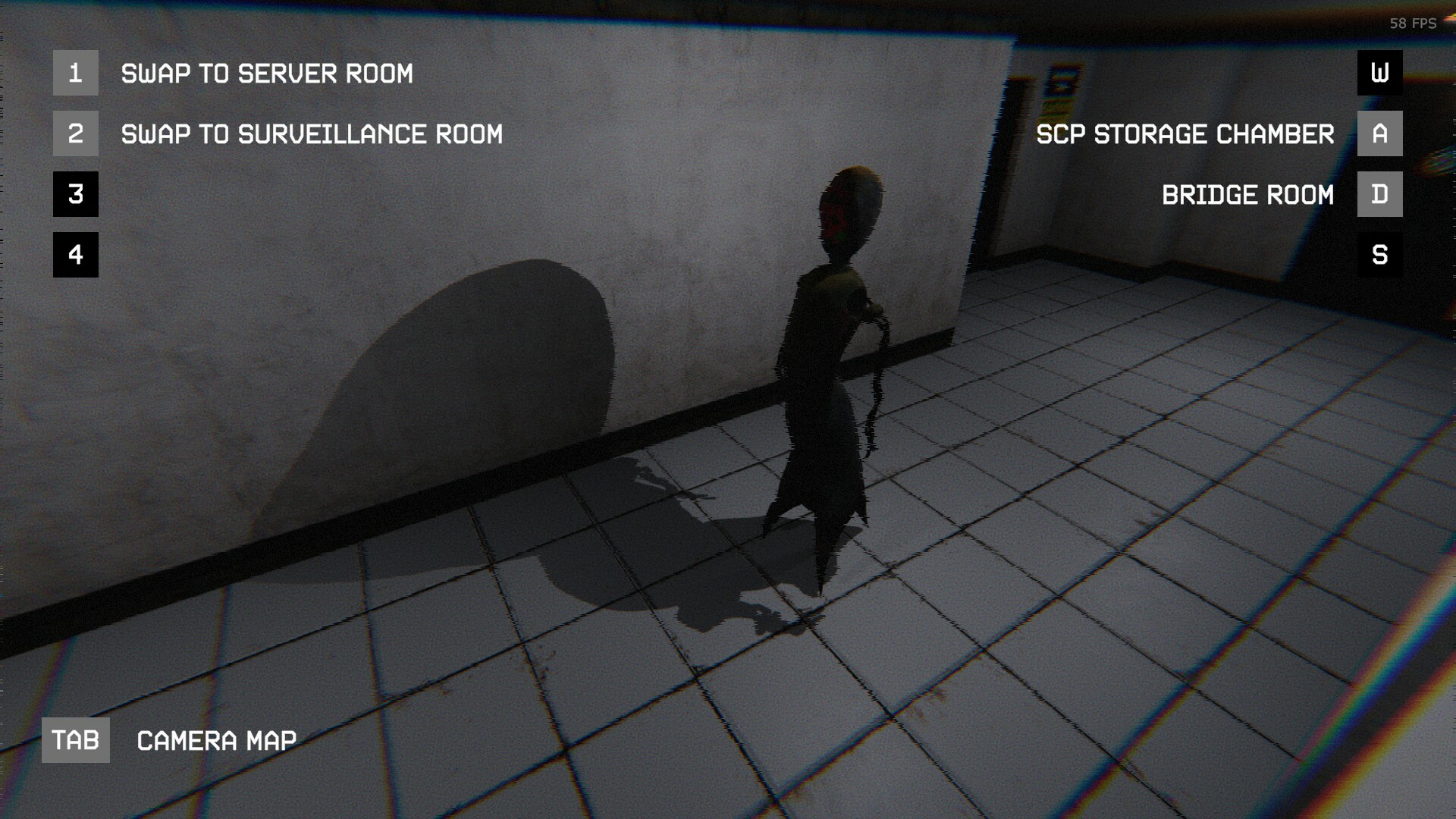Screen dimensions: 1456x819
Task: Click the D key beside Bridge Room
Action: pyautogui.click(x=1379, y=195)
